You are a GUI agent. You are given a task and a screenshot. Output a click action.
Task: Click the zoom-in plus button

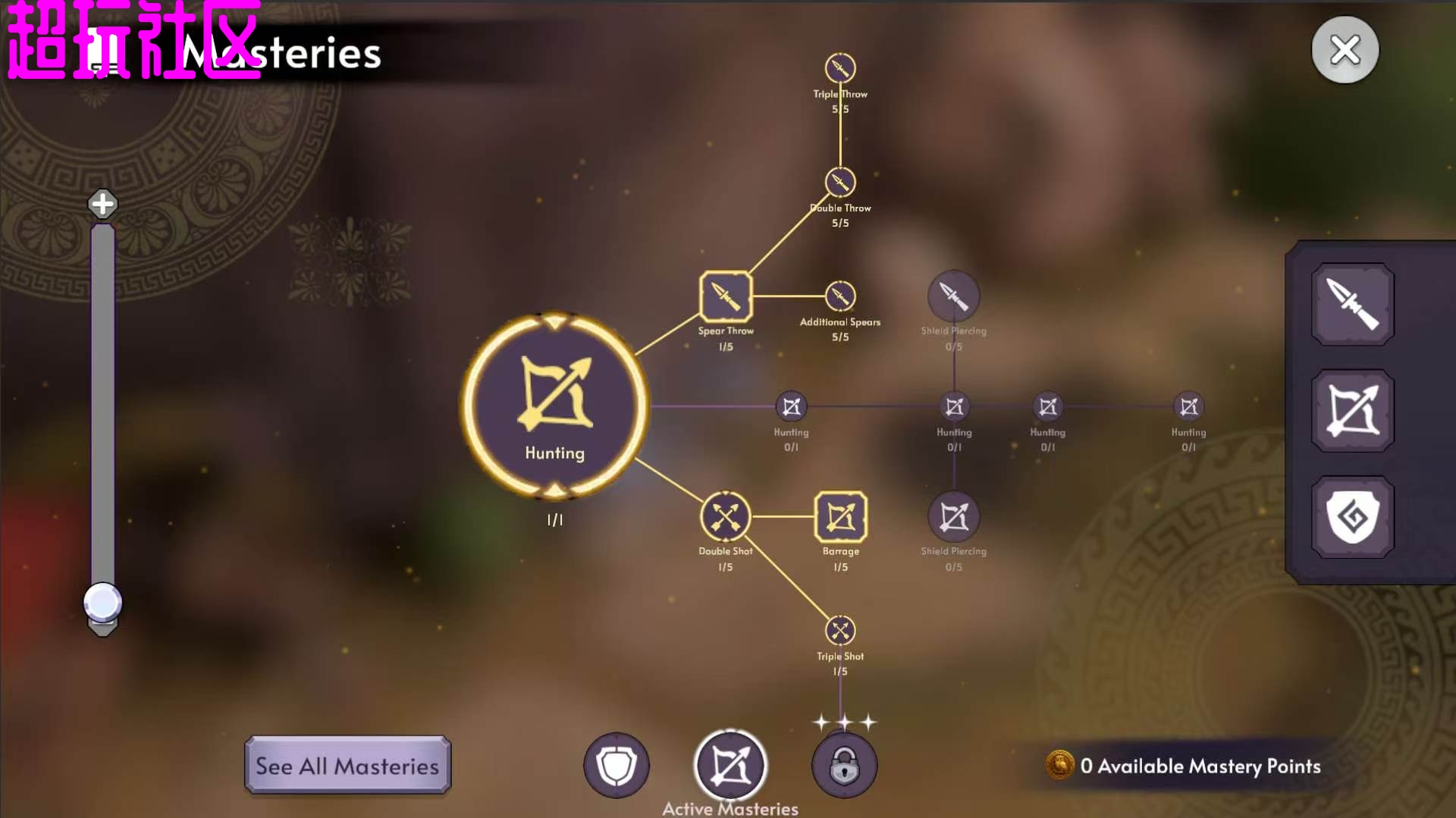[x=102, y=203]
